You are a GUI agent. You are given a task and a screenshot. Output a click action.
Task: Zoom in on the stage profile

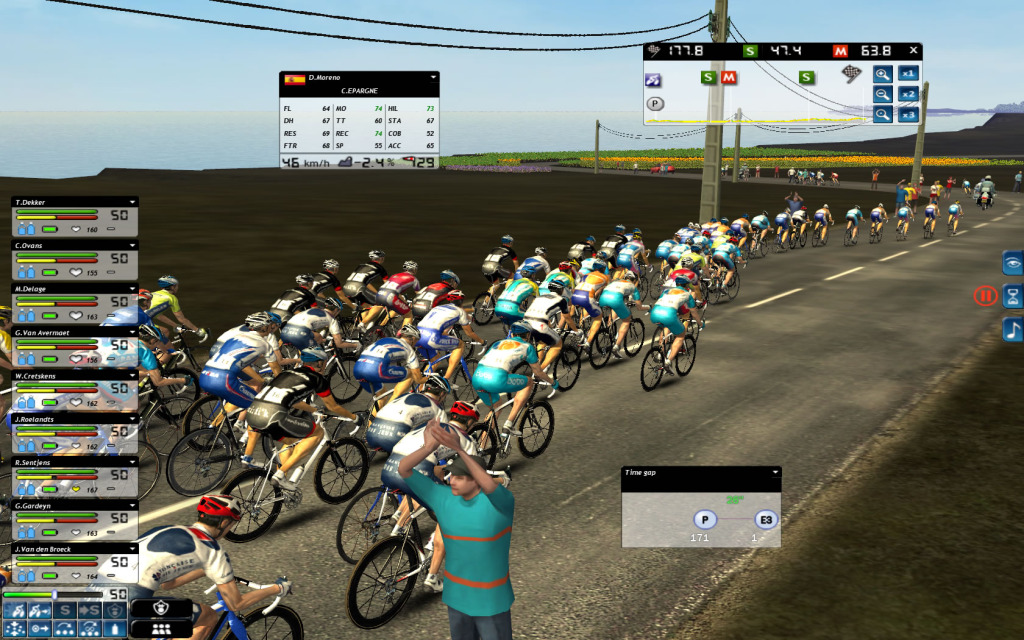(x=882, y=73)
